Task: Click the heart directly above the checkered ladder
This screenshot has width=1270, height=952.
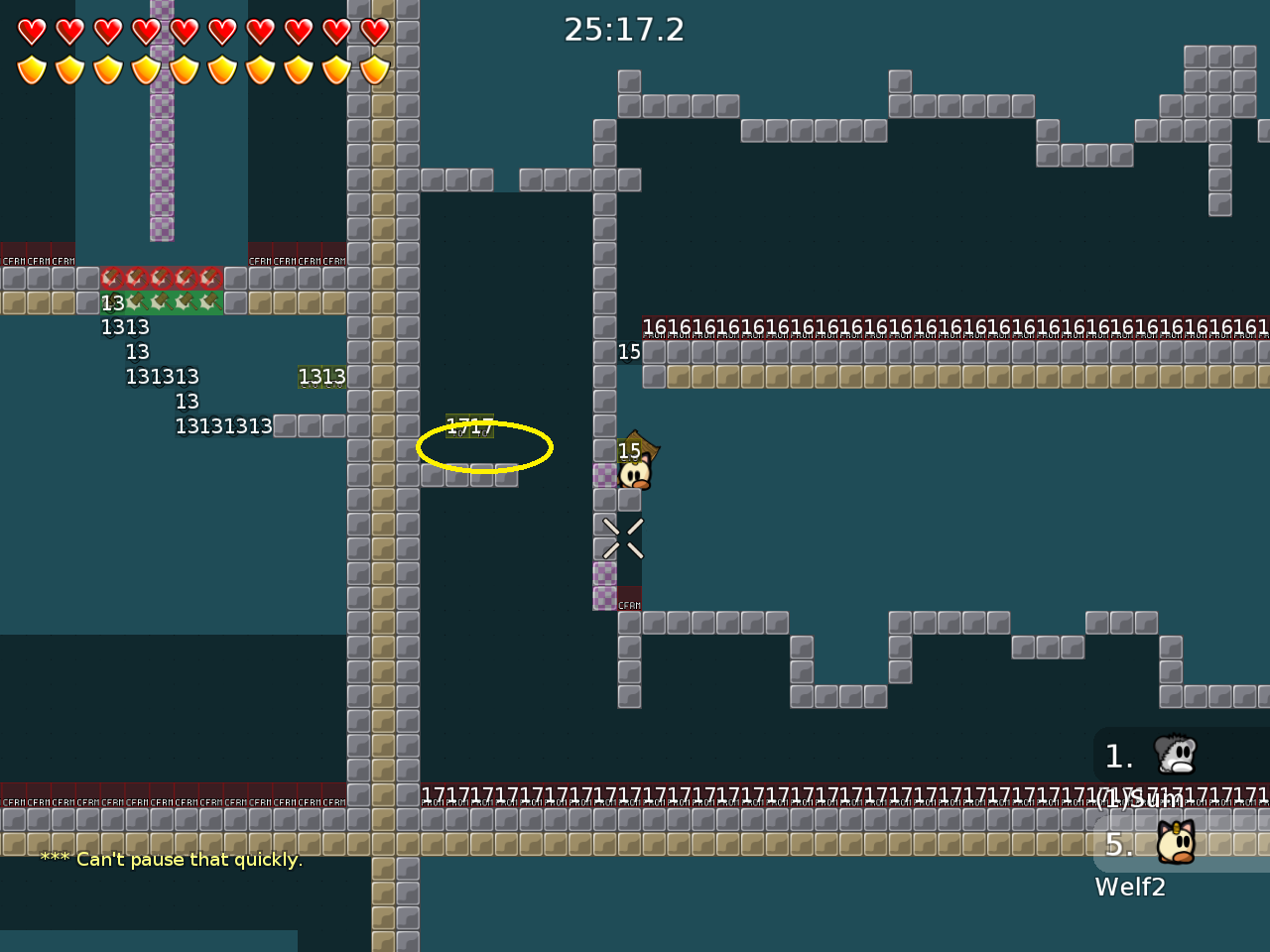Action: tap(147, 31)
